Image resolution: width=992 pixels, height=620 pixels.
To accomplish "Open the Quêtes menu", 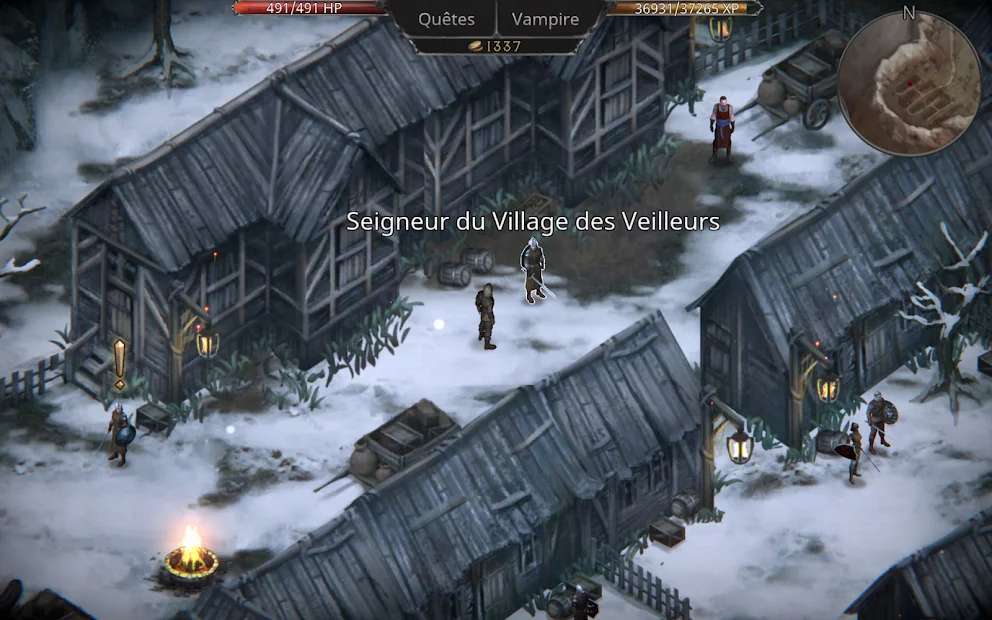I will [x=446, y=19].
